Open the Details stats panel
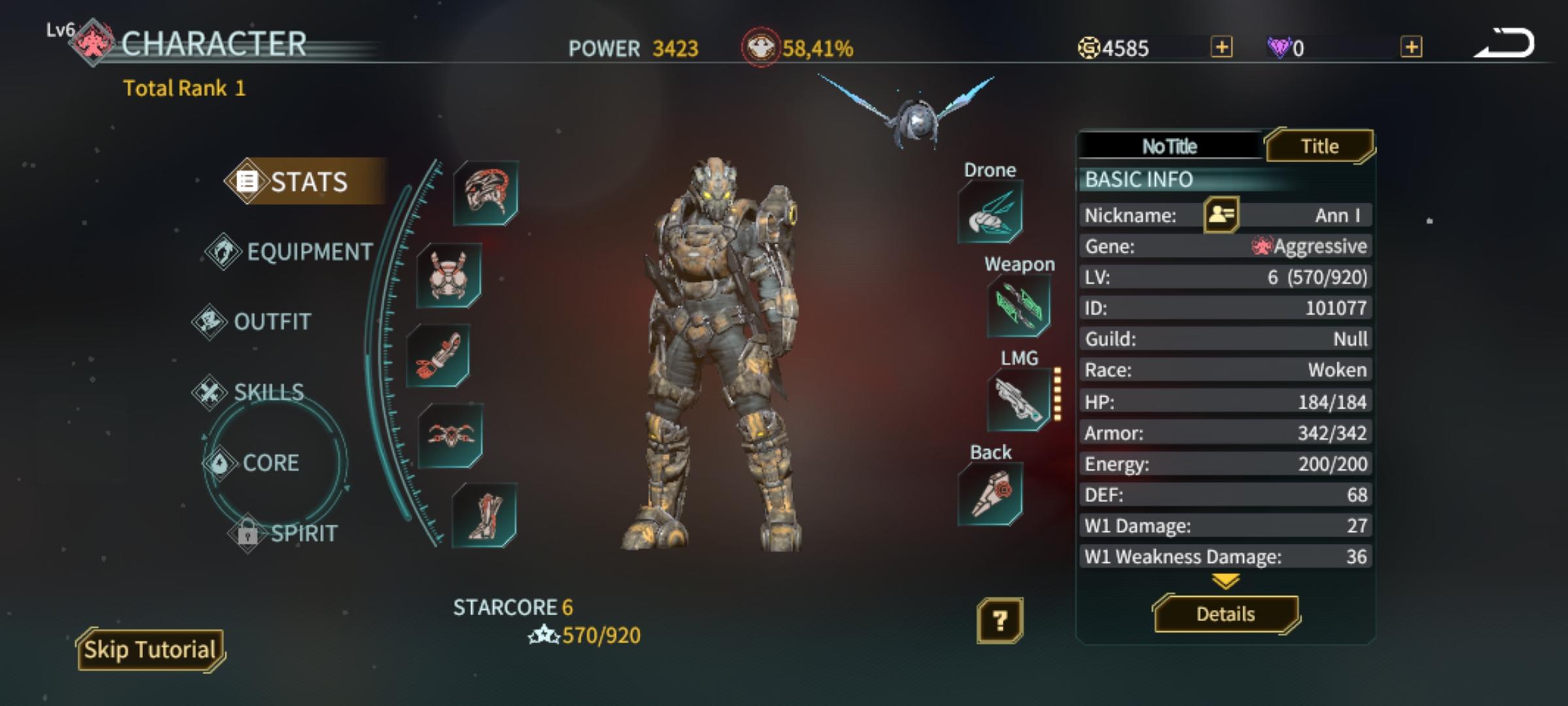 tap(1225, 614)
